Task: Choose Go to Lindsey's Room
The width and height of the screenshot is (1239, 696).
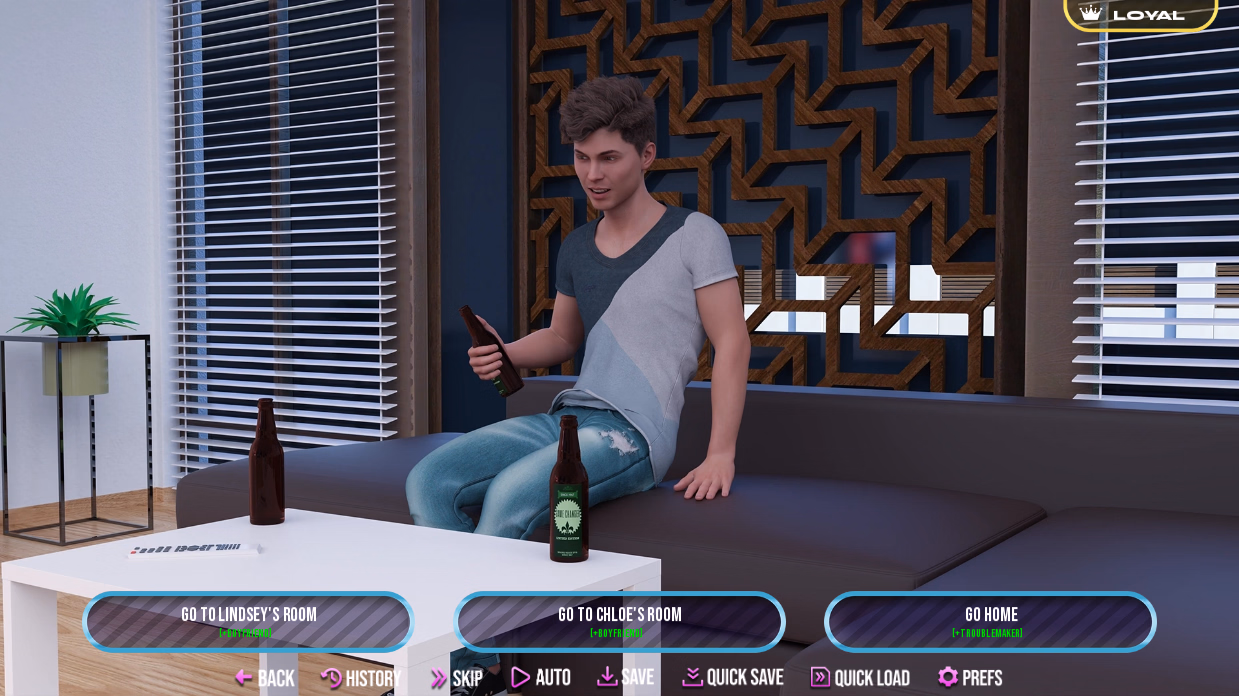Action: pyautogui.click(x=248, y=621)
